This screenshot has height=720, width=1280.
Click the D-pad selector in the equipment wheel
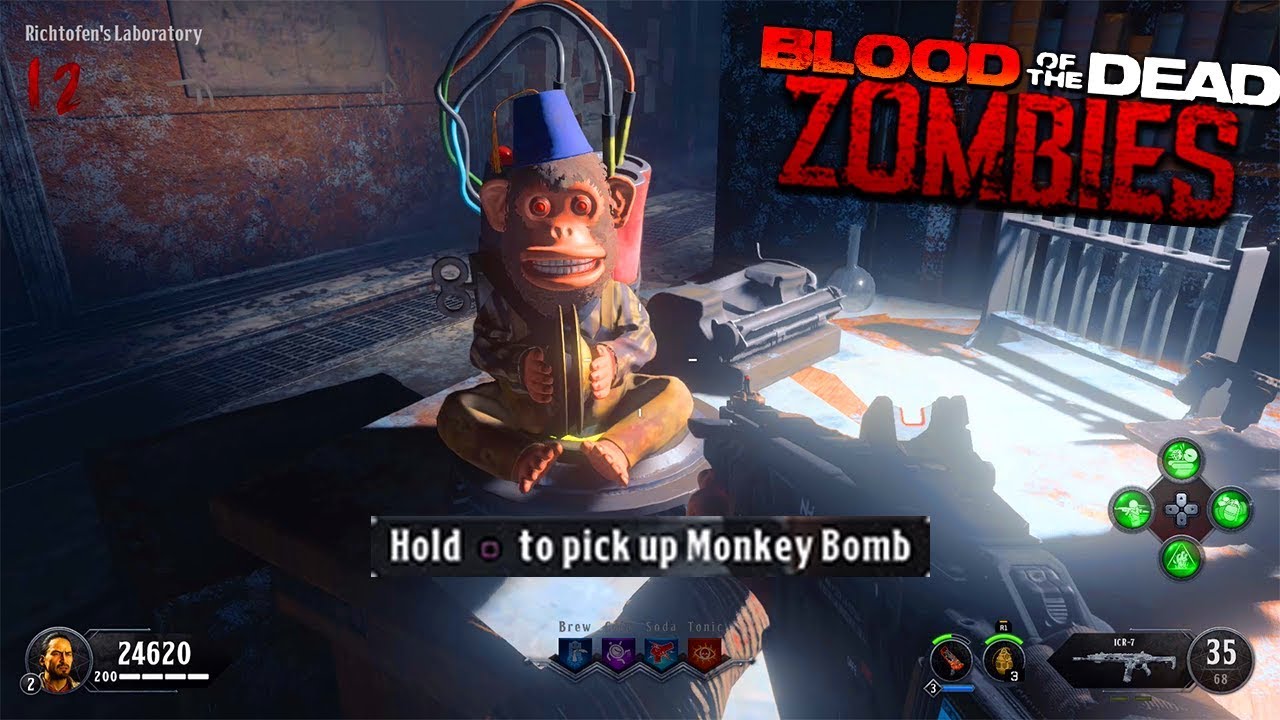(1182, 509)
